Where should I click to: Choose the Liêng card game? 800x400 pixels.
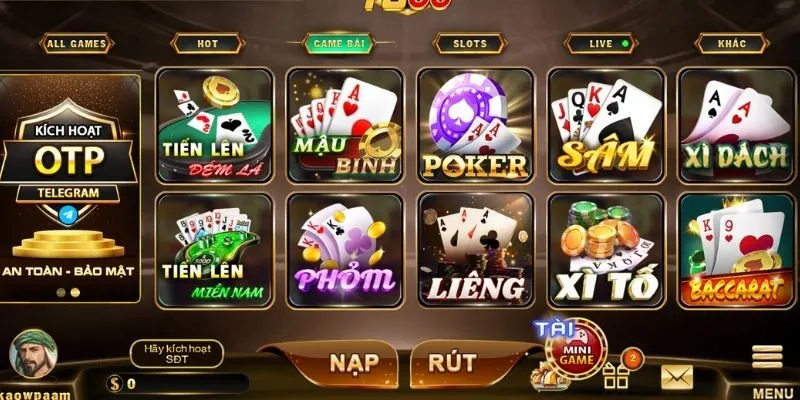475,250
